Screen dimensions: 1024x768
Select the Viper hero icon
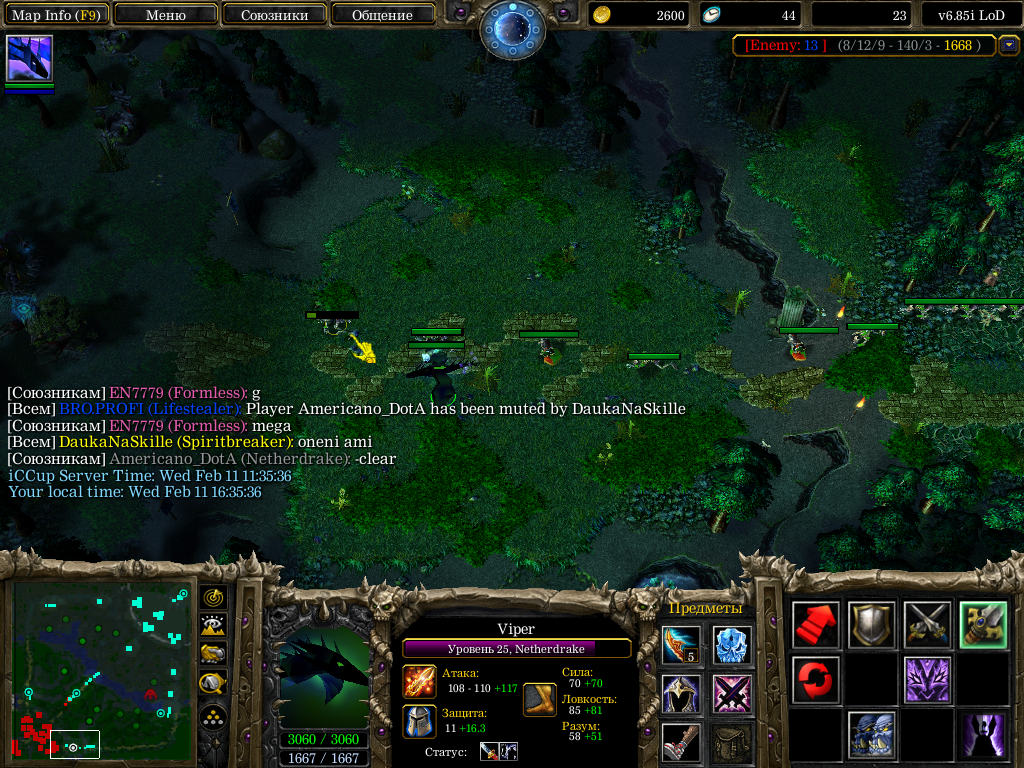(29, 58)
